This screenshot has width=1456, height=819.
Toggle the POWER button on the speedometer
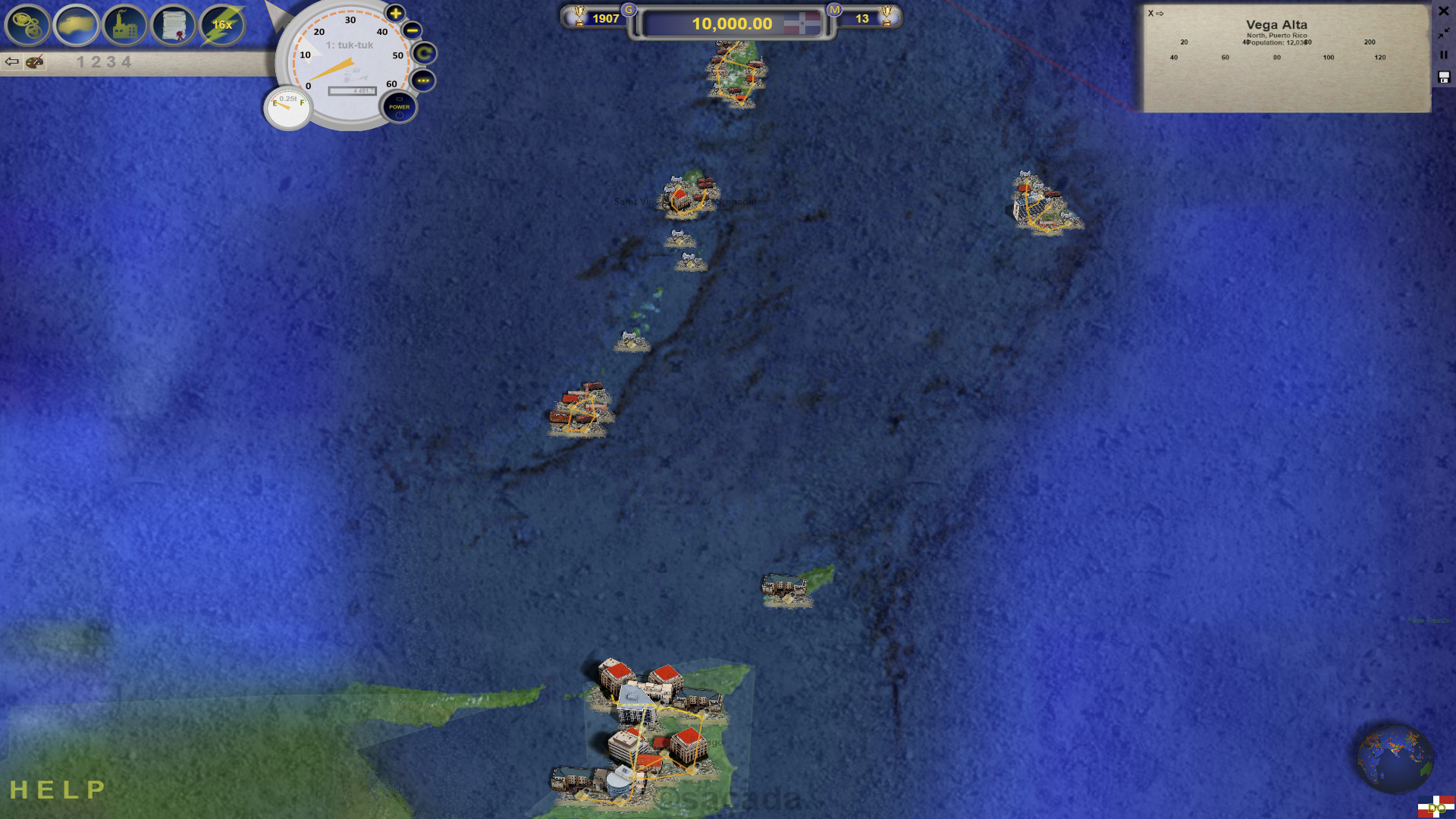[400, 108]
